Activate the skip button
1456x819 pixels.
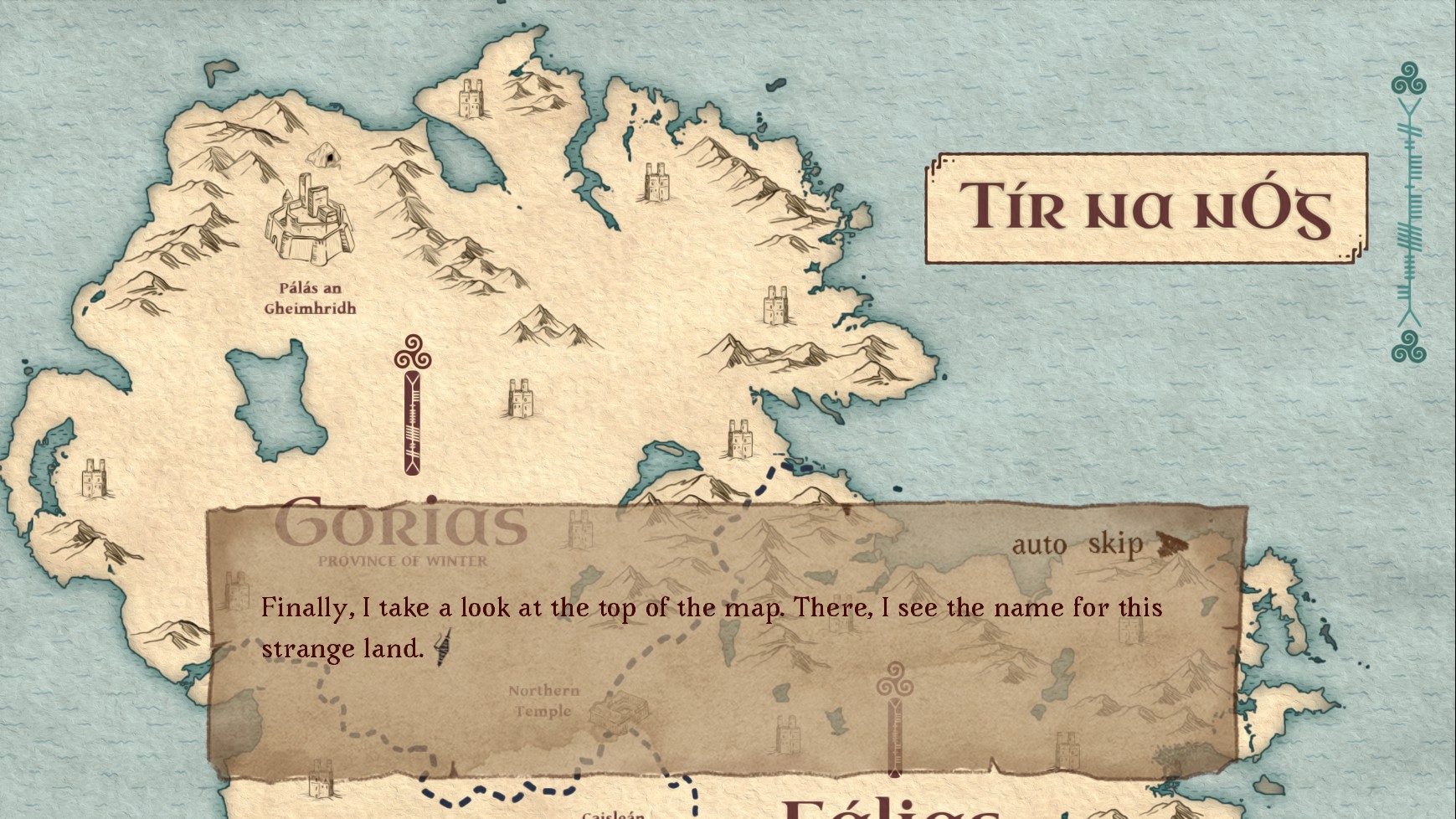(x=1114, y=544)
